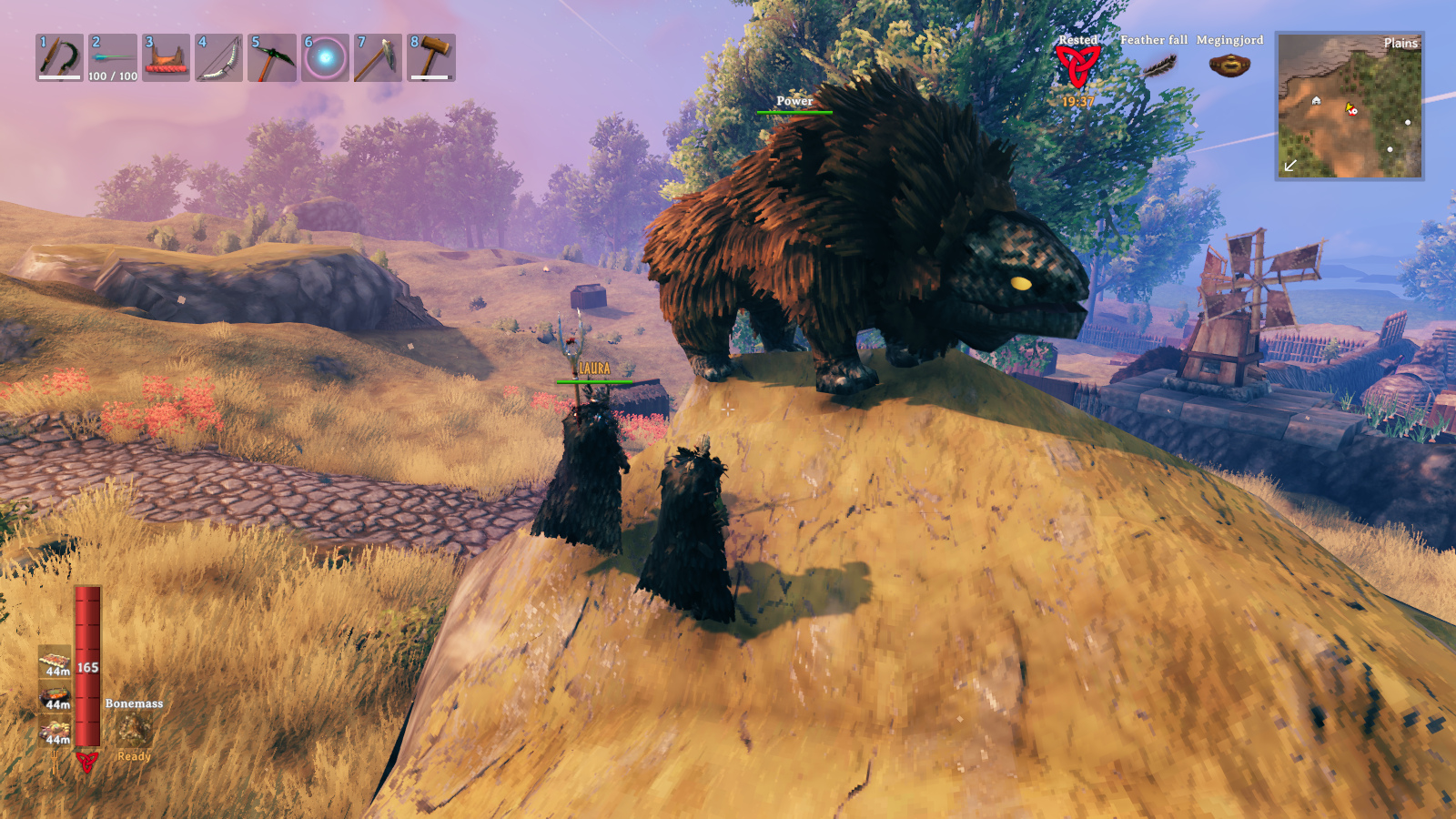Click the bottom food slot icon
The width and height of the screenshot is (1456, 819).
tap(56, 732)
